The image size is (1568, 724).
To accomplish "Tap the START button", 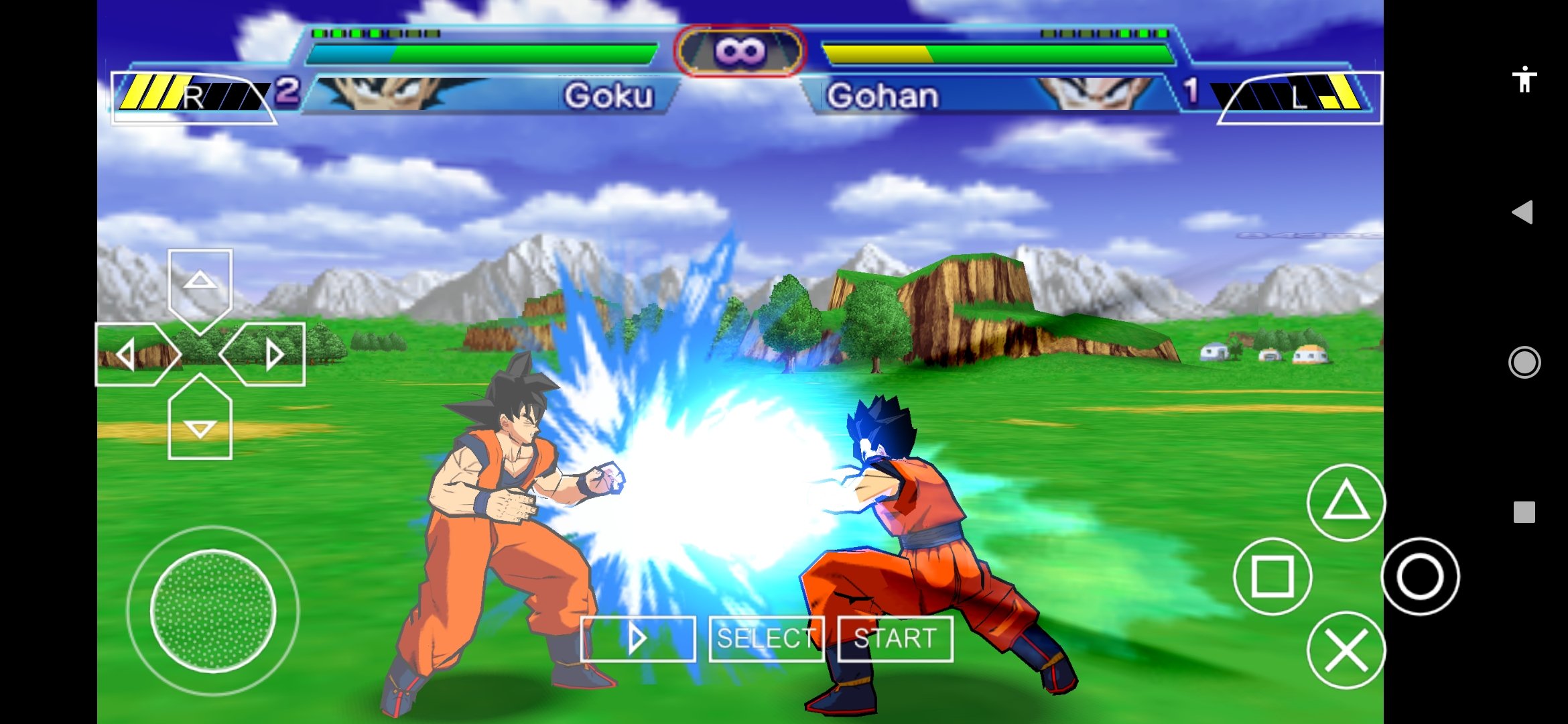I will [x=895, y=639].
